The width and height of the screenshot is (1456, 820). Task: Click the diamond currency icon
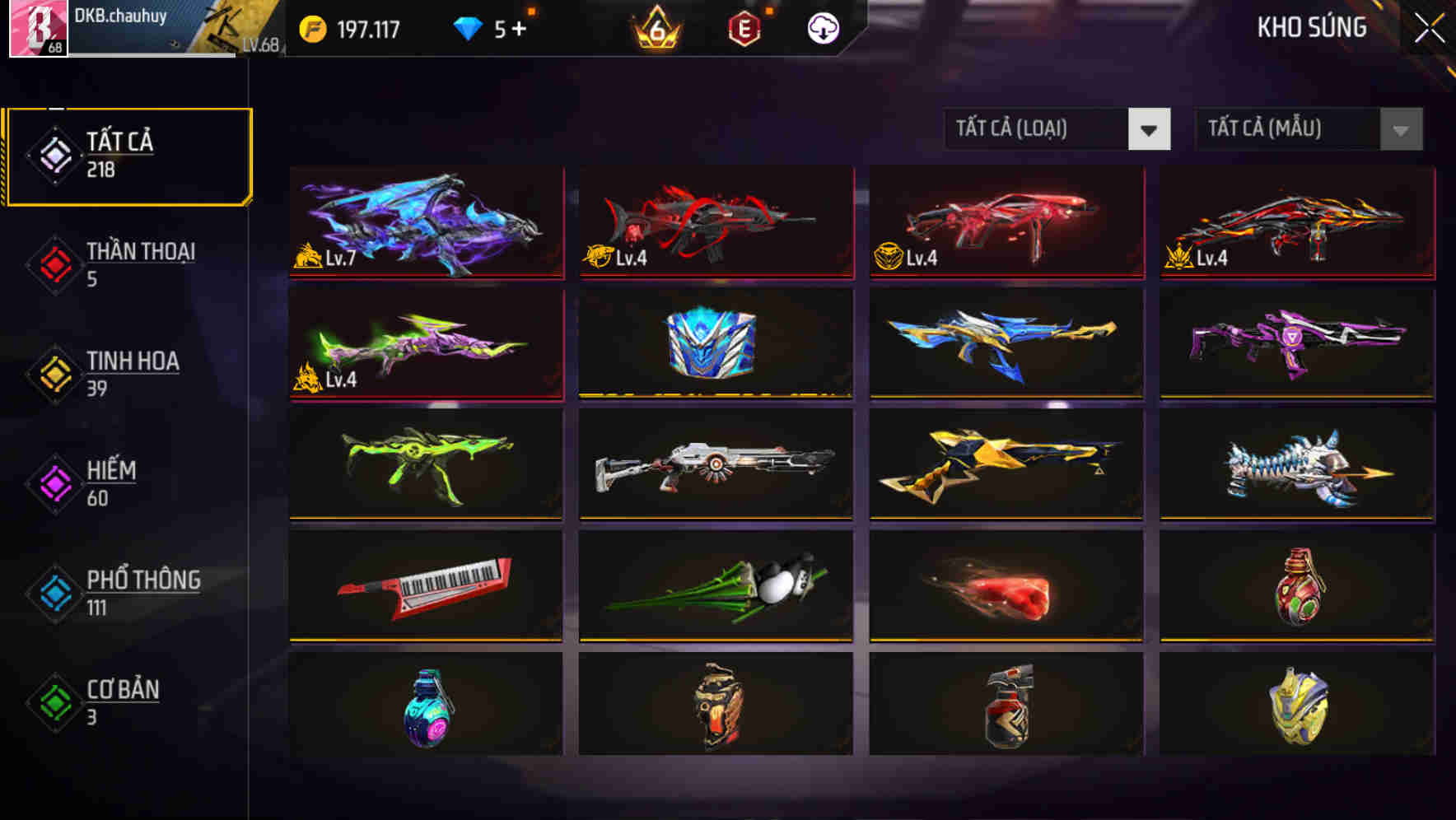click(x=469, y=29)
